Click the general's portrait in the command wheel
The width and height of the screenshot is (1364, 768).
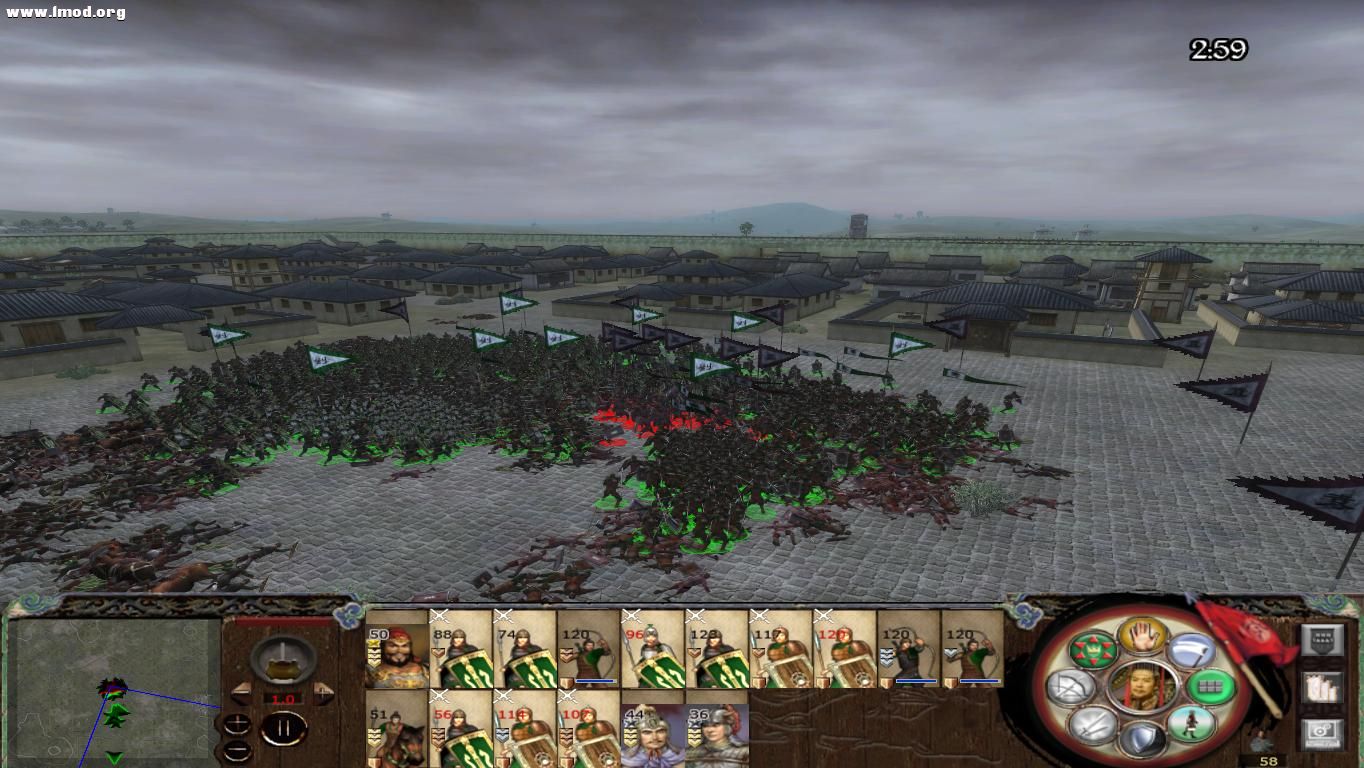tap(1141, 687)
